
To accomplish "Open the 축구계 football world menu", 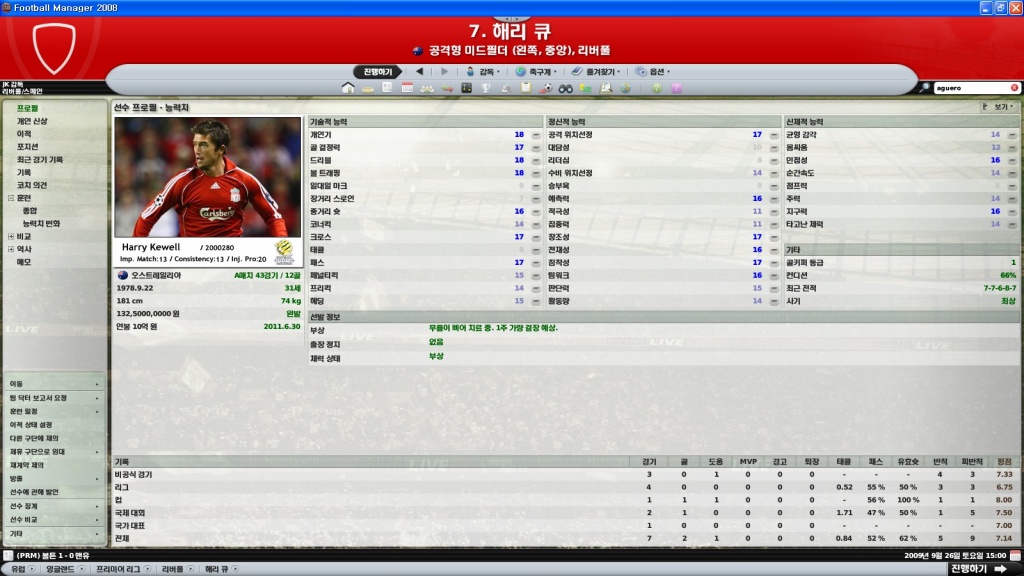I will (x=540, y=72).
